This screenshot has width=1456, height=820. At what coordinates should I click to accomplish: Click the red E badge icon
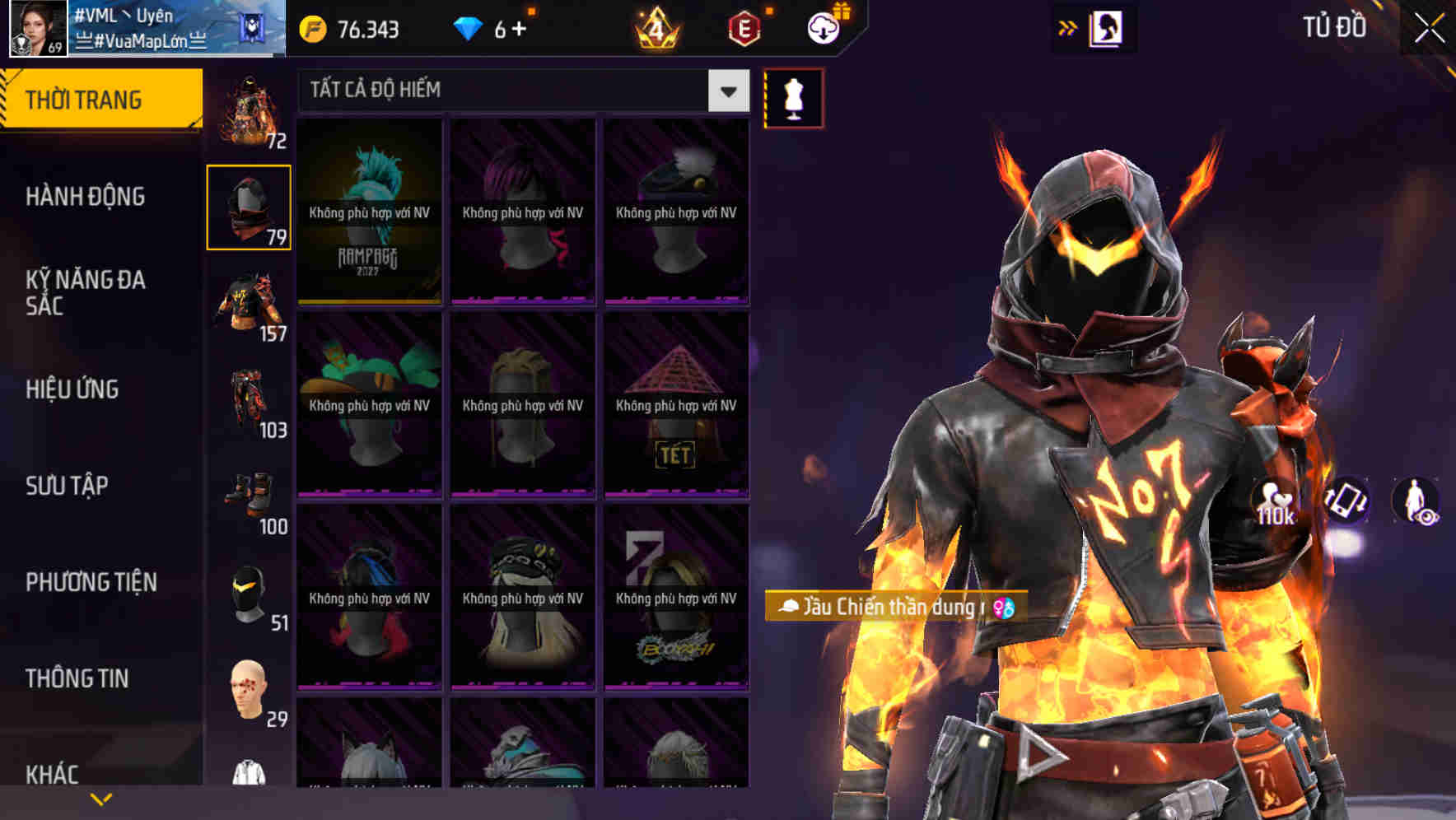[743, 27]
